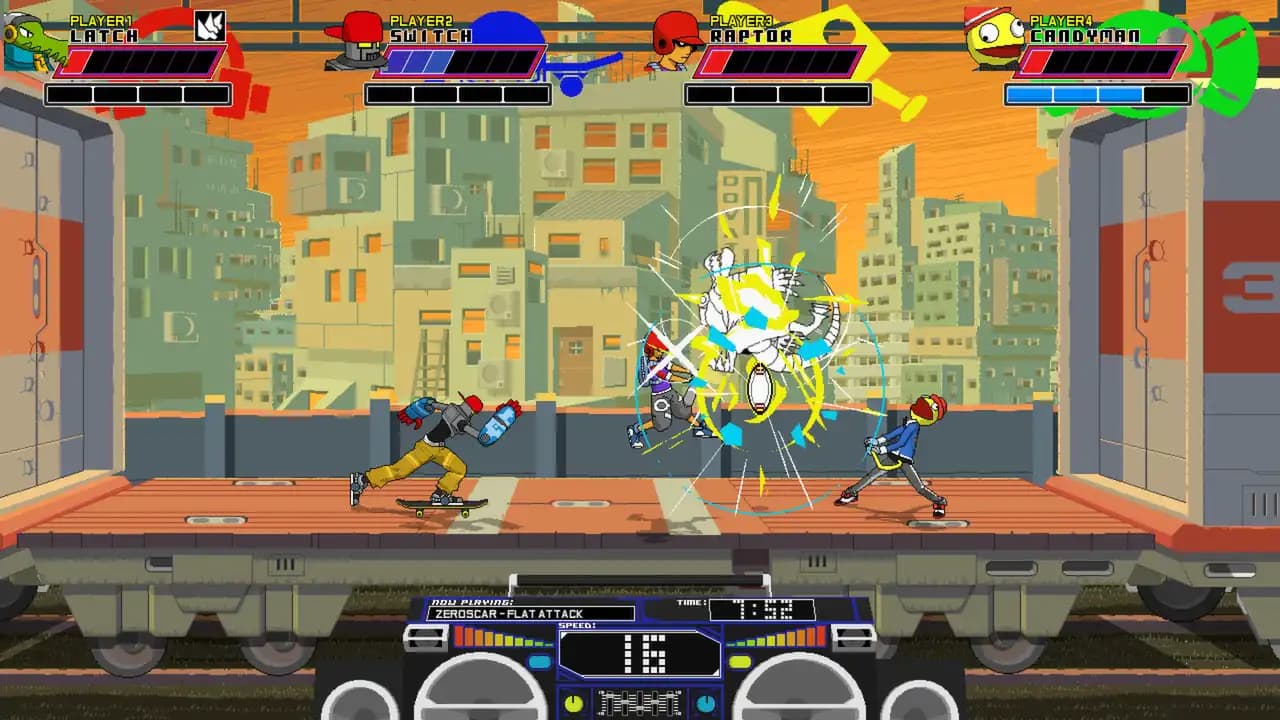The height and width of the screenshot is (720, 1280).
Task: Toggle the boombox antenna handle
Action: pyautogui.click(x=640, y=577)
